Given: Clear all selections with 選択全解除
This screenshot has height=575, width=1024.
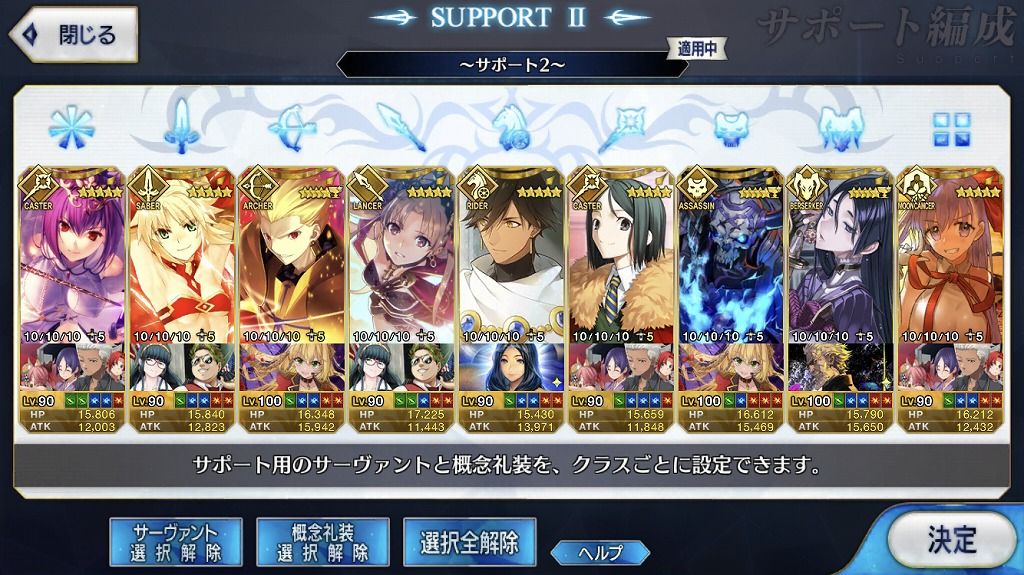Looking at the screenshot, I should coord(469,542).
